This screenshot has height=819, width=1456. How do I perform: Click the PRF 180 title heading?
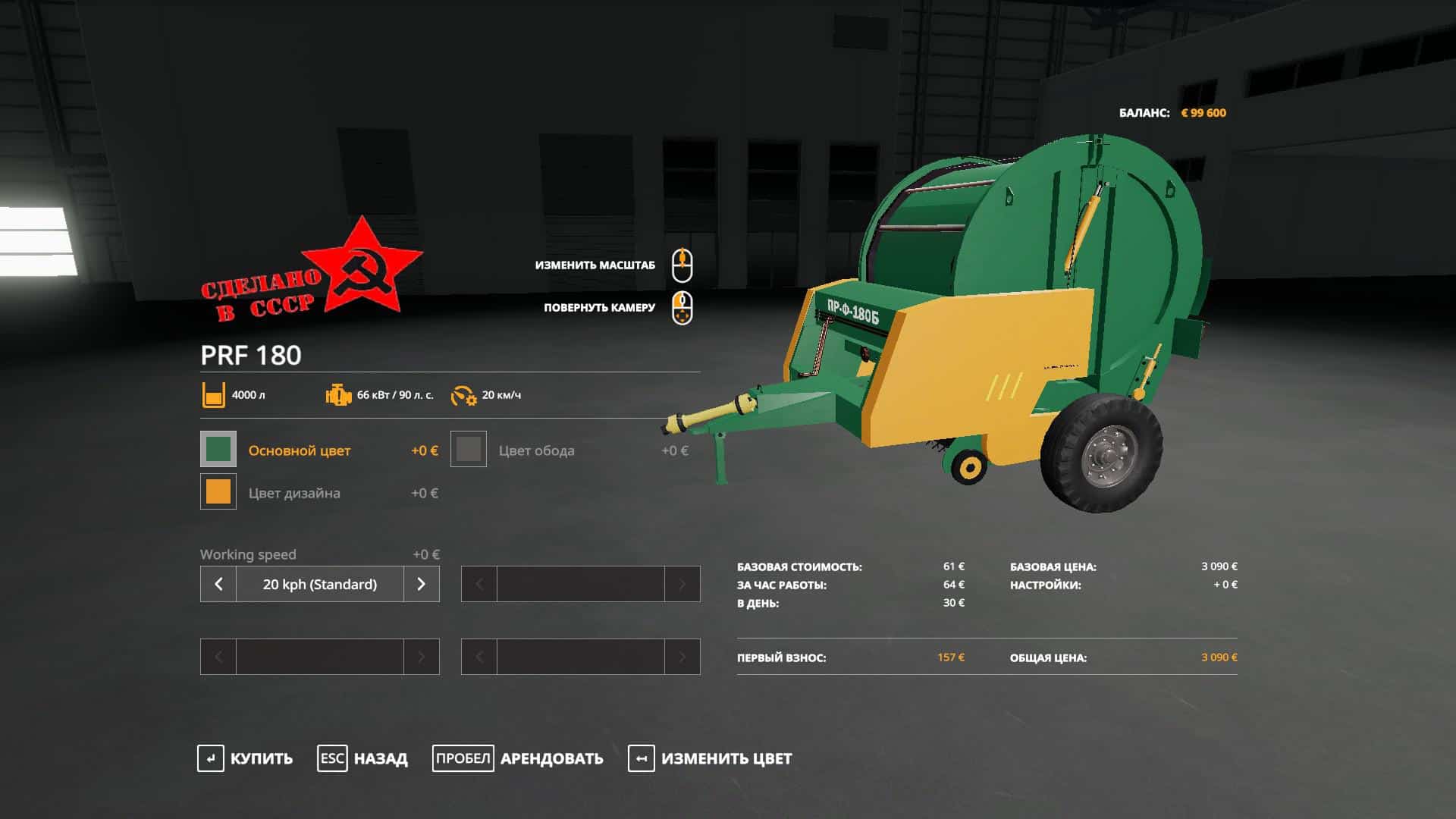[250, 355]
